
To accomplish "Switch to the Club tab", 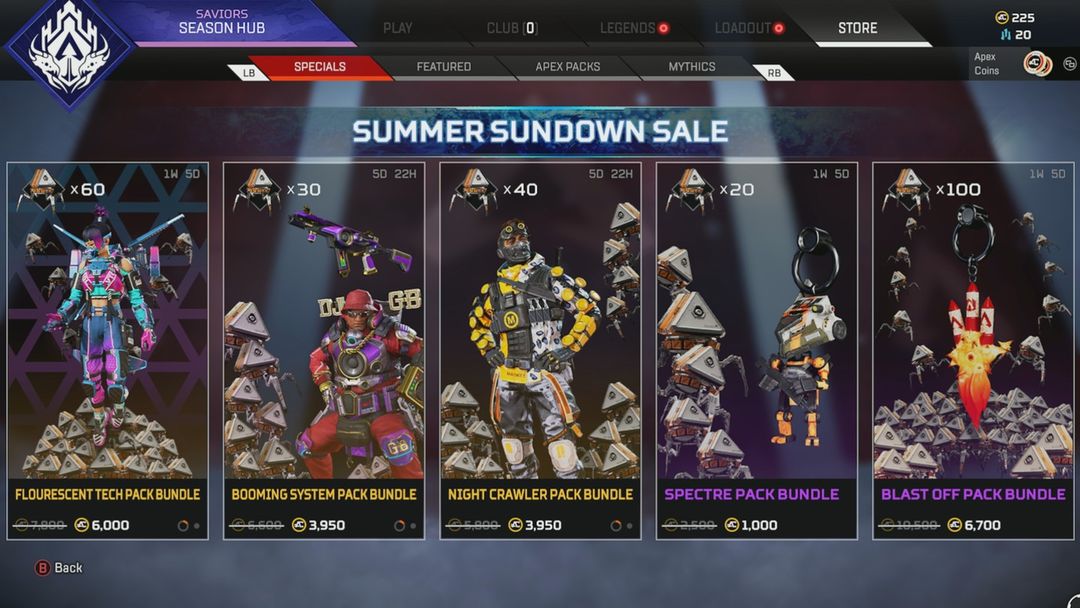I will [511, 28].
